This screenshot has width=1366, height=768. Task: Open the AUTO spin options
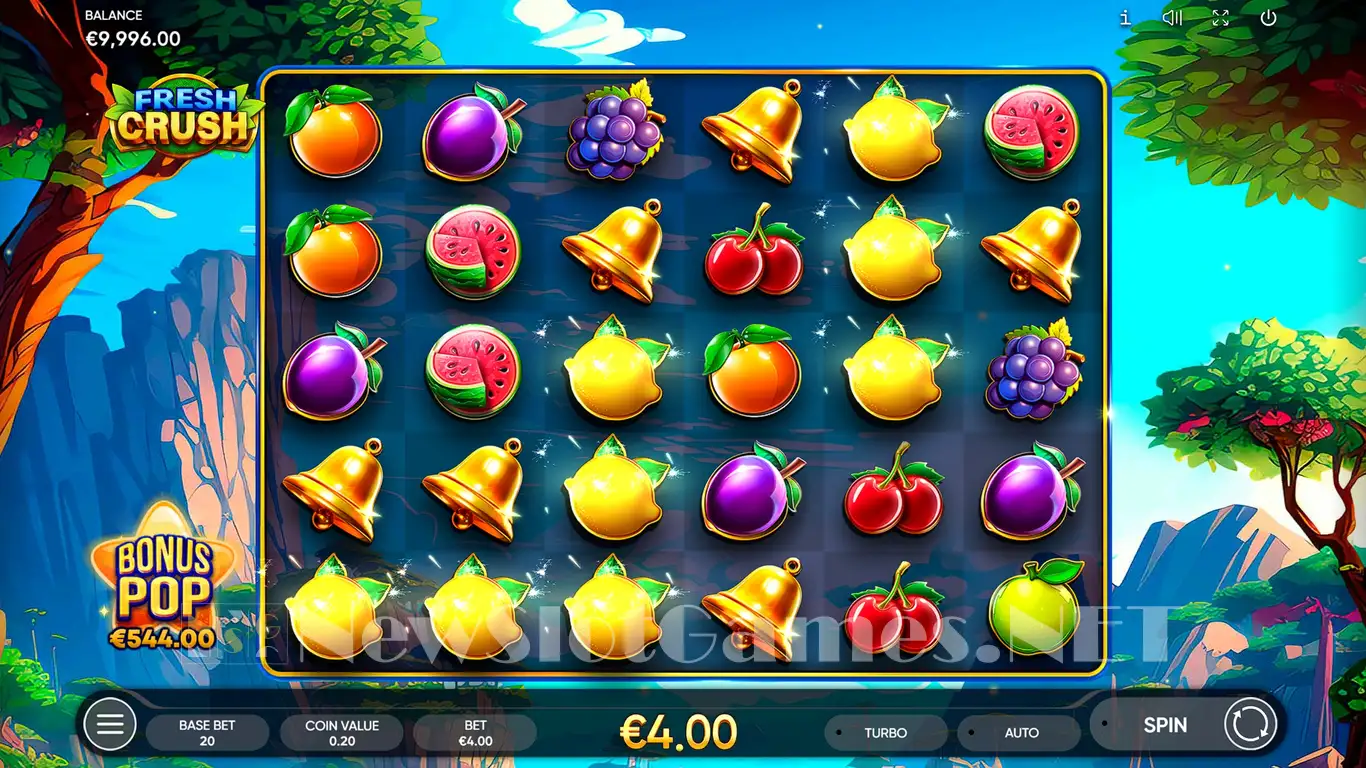1020,733
